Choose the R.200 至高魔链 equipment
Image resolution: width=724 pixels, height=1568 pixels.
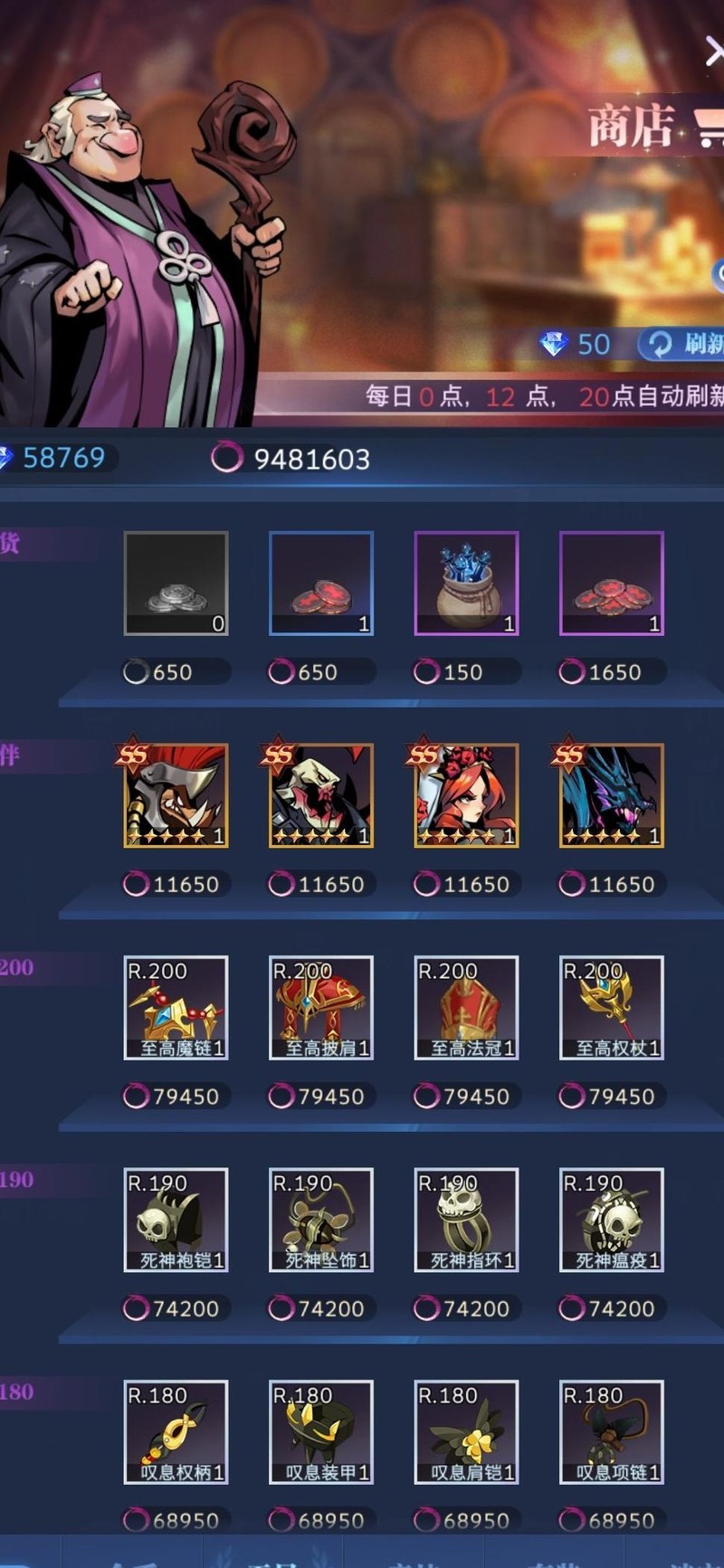176,1007
